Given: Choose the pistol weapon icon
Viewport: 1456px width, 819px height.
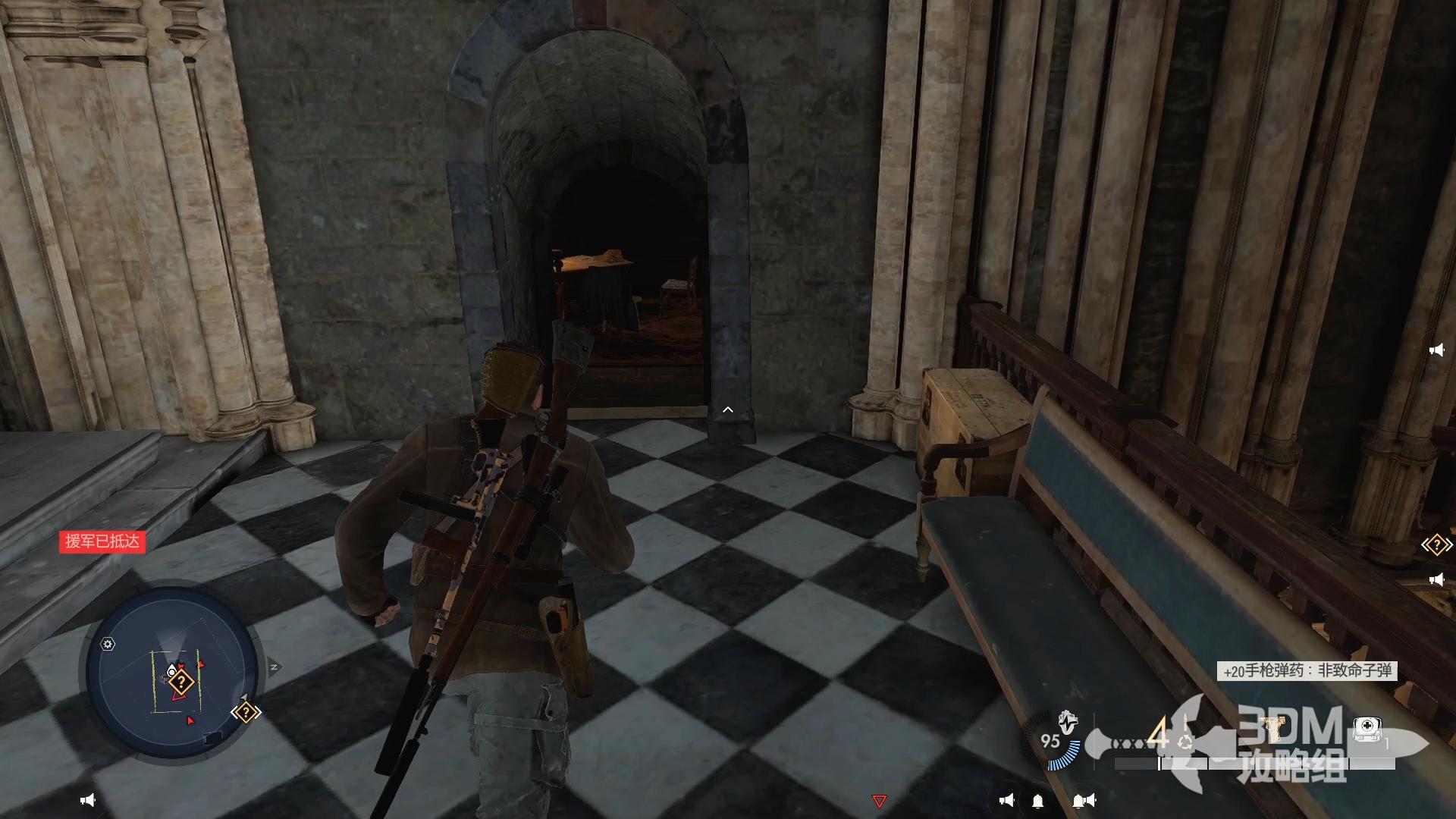Looking at the screenshot, I should pyautogui.click(x=1272, y=730).
